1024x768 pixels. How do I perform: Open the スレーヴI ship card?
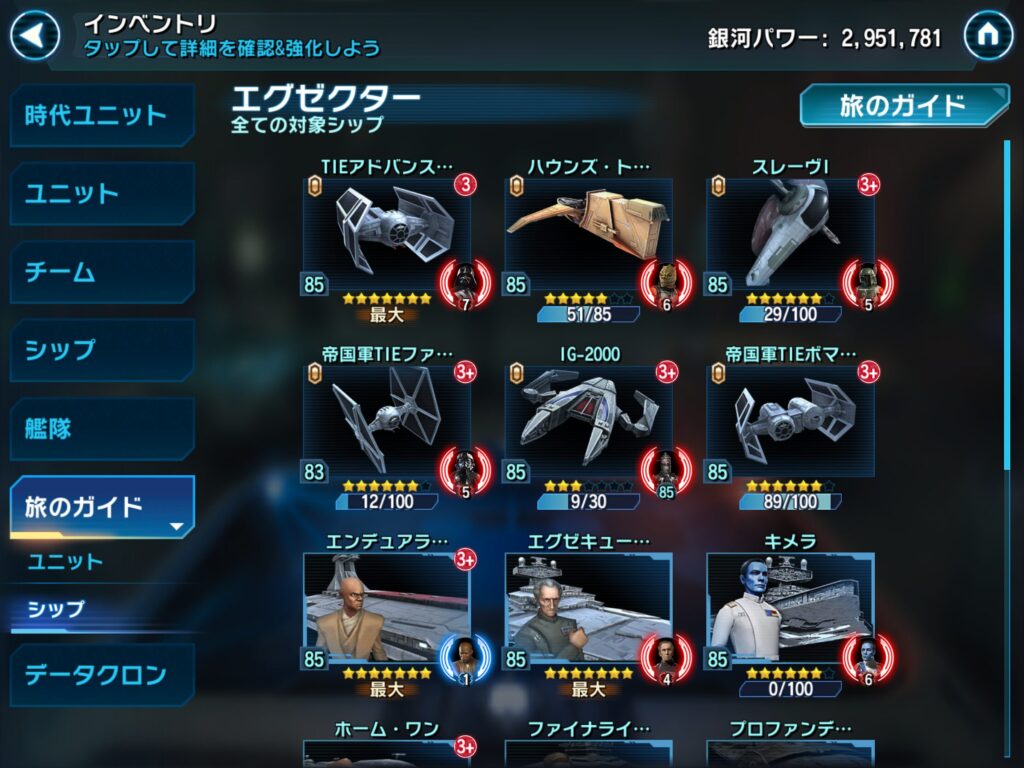pyautogui.click(x=790, y=236)
